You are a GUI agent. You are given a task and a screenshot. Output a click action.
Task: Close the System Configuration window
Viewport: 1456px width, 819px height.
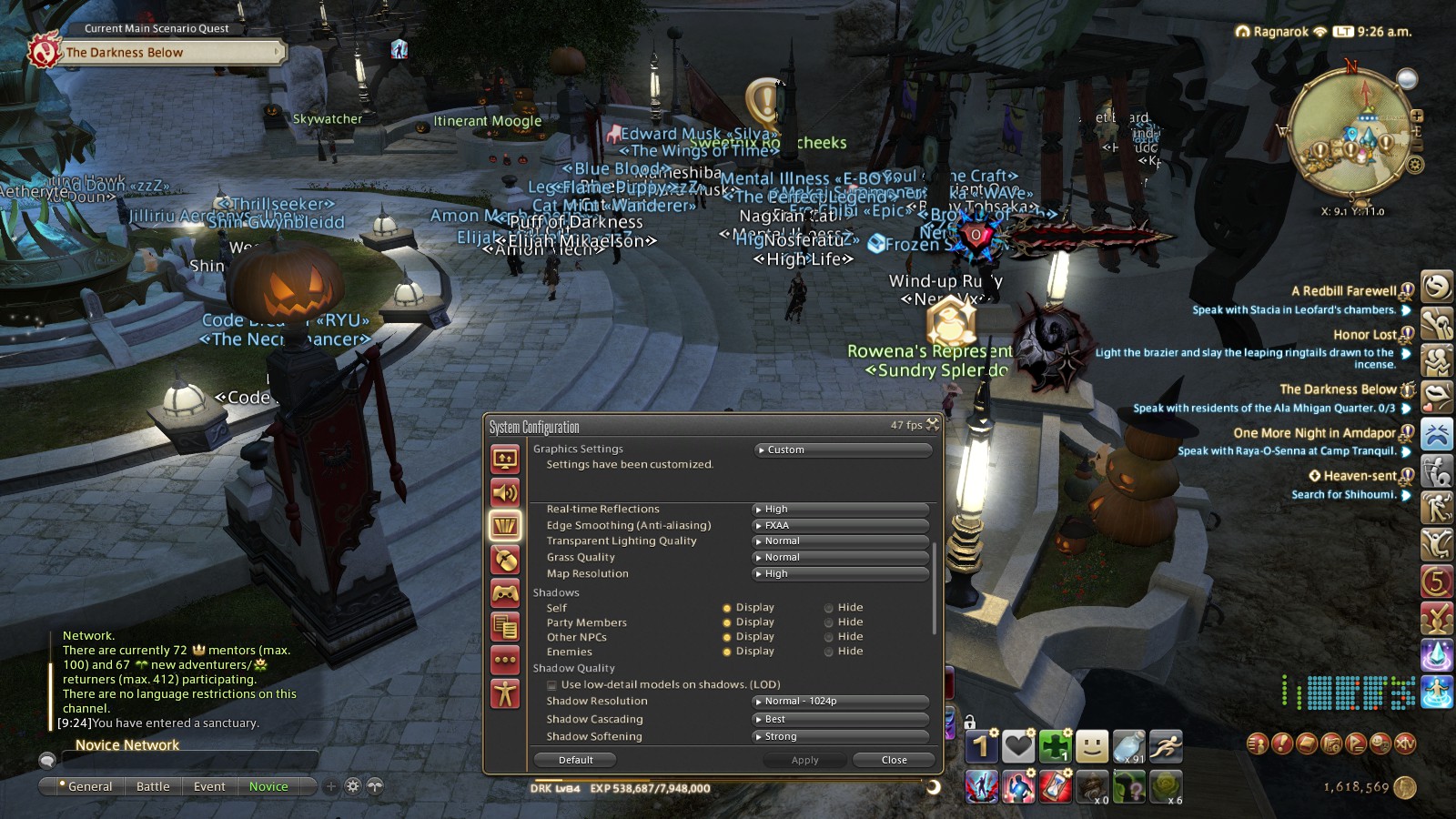point(894,760)
